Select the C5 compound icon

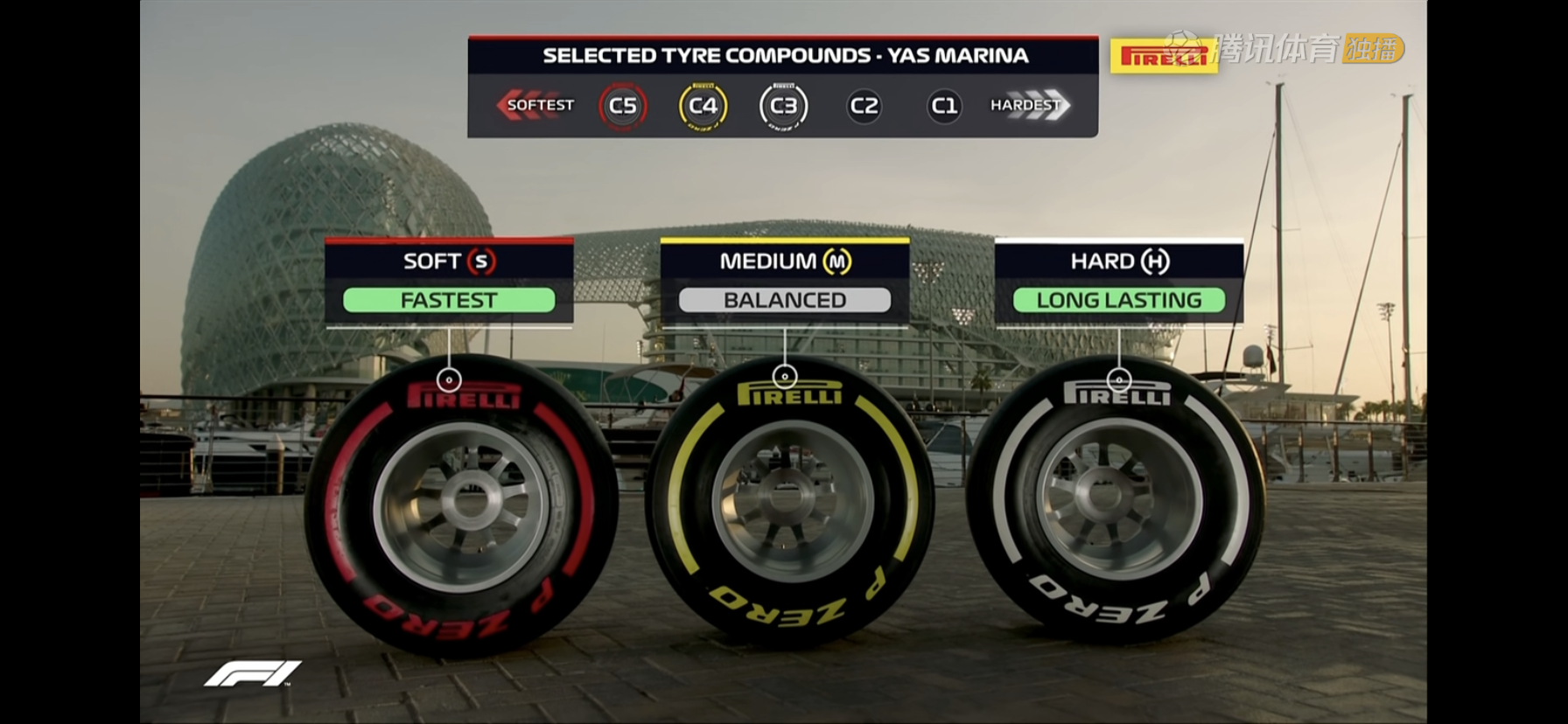coord(622,106)
